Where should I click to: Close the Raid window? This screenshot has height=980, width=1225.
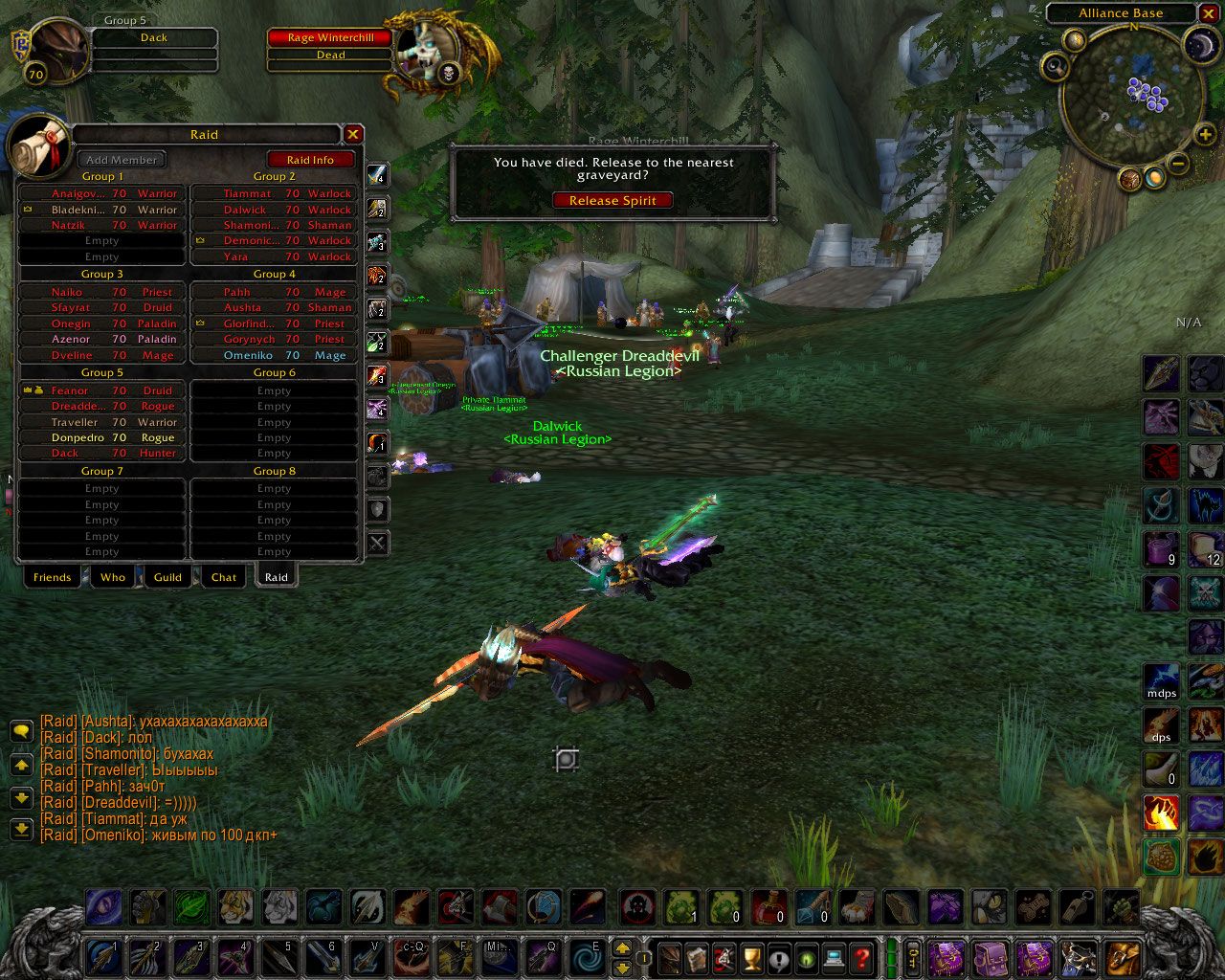[353, 135]
